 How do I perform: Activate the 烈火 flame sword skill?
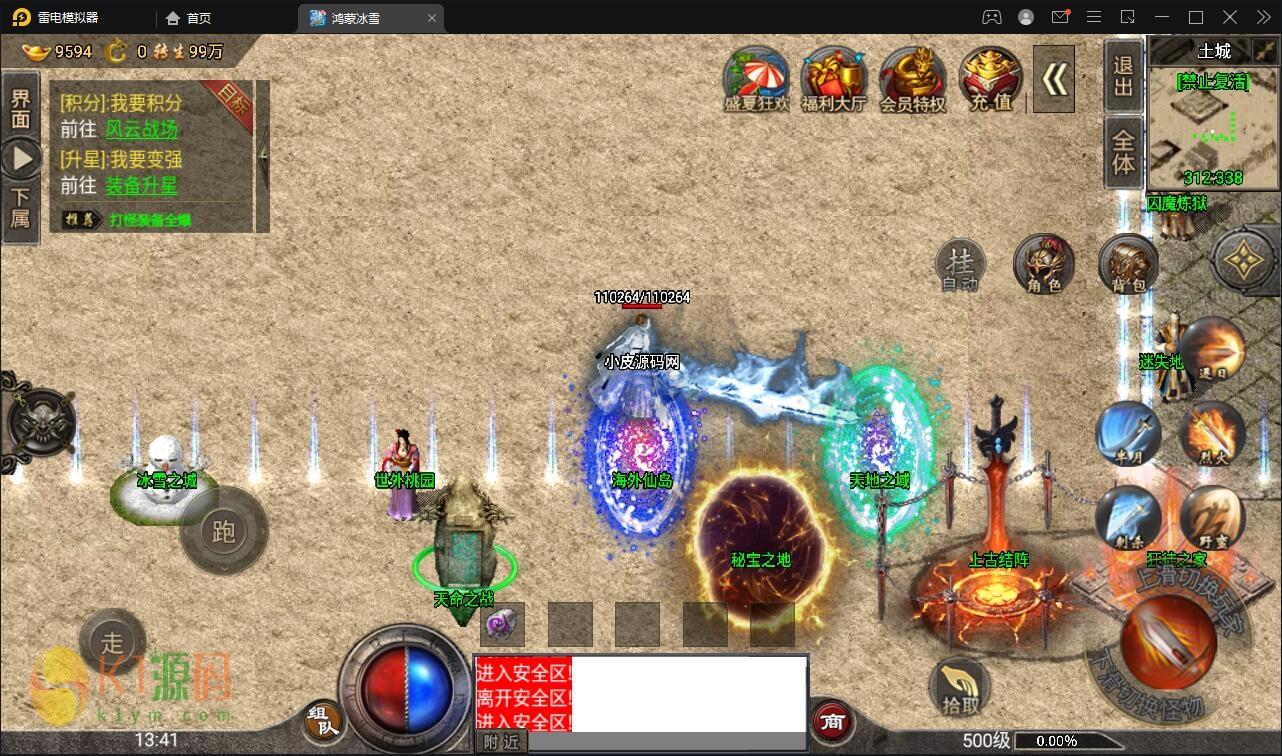point(1211,433)
